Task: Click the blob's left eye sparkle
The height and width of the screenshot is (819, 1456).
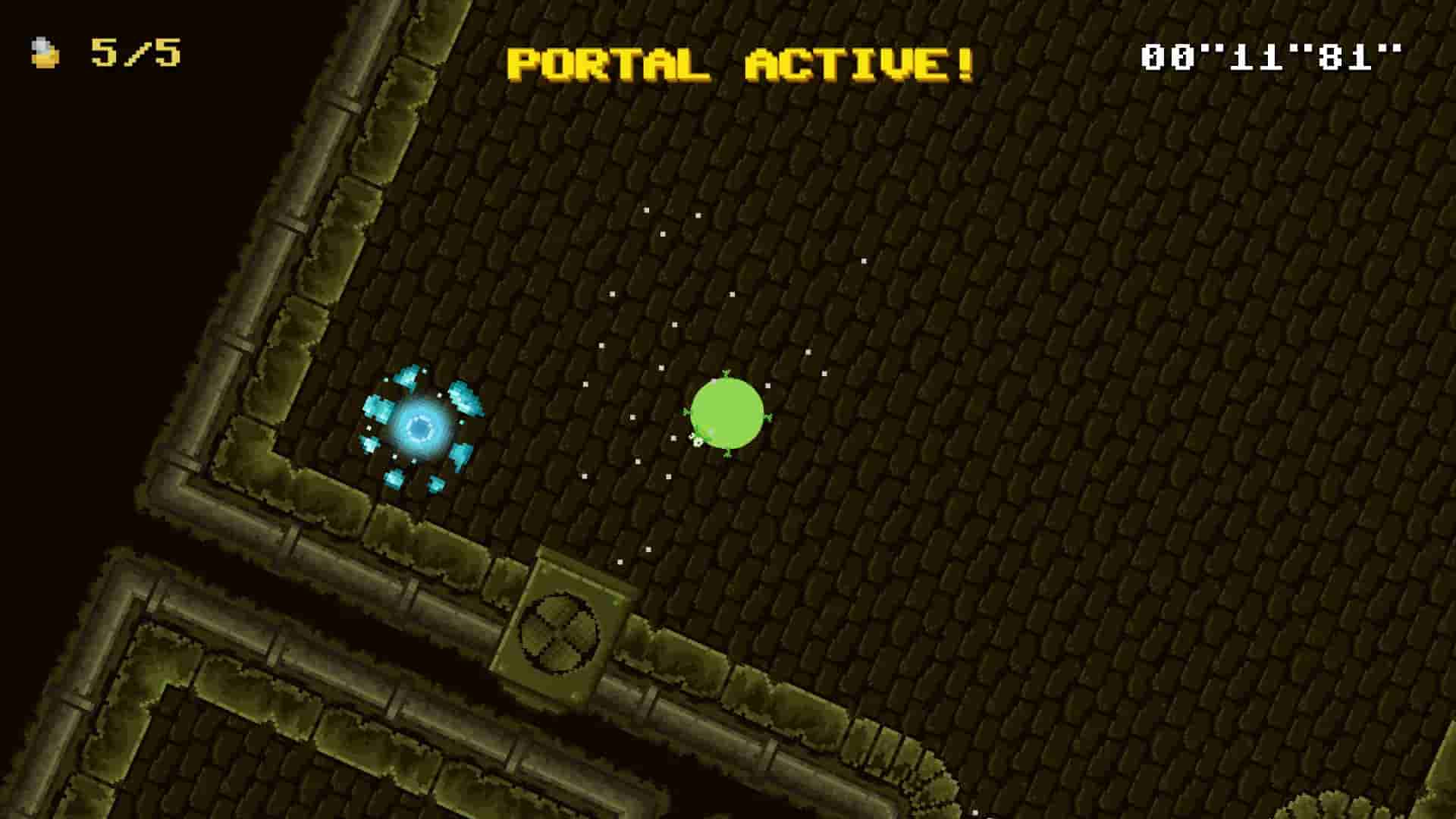Action: coord(698,441)
